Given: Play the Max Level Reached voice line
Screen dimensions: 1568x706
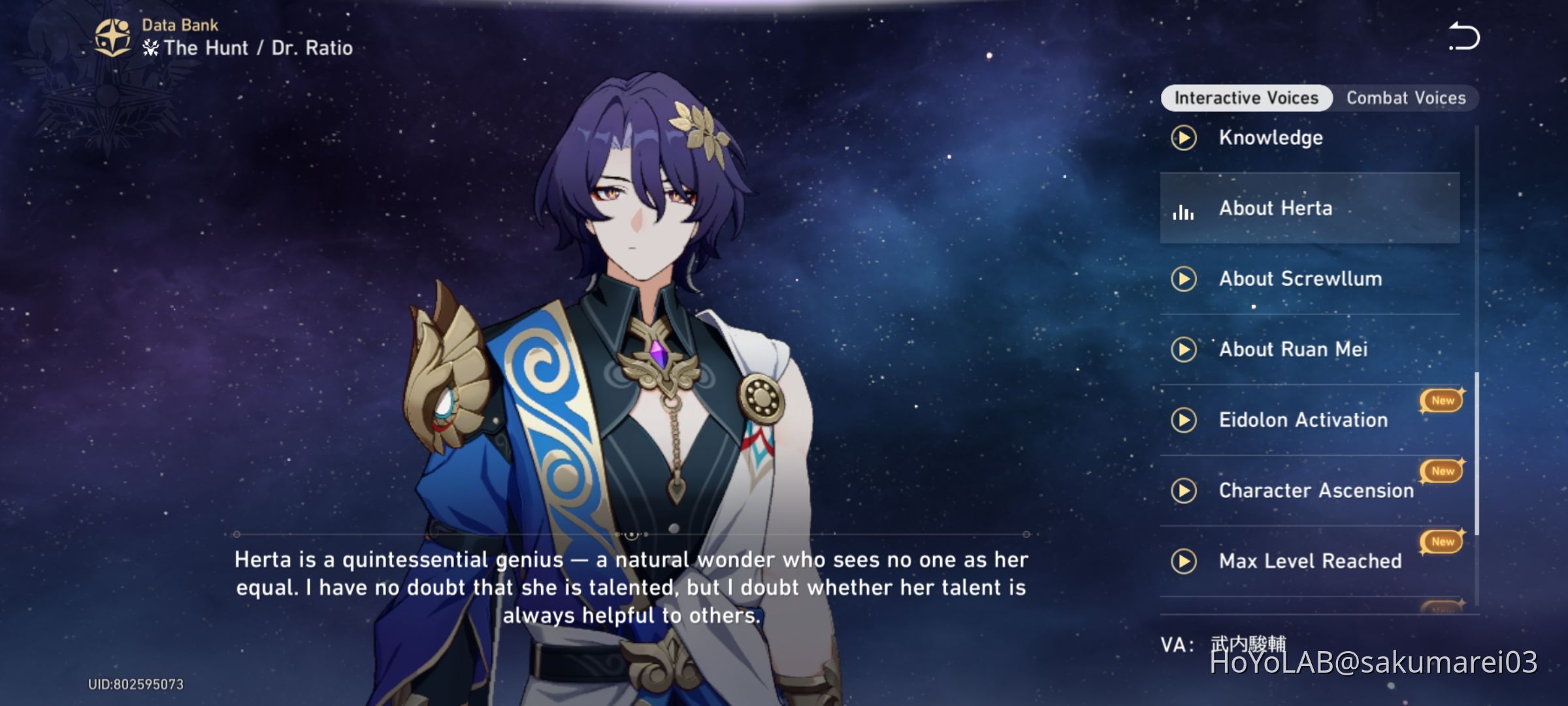Looking at the screenshot, I should click(x=1184, y=561).
